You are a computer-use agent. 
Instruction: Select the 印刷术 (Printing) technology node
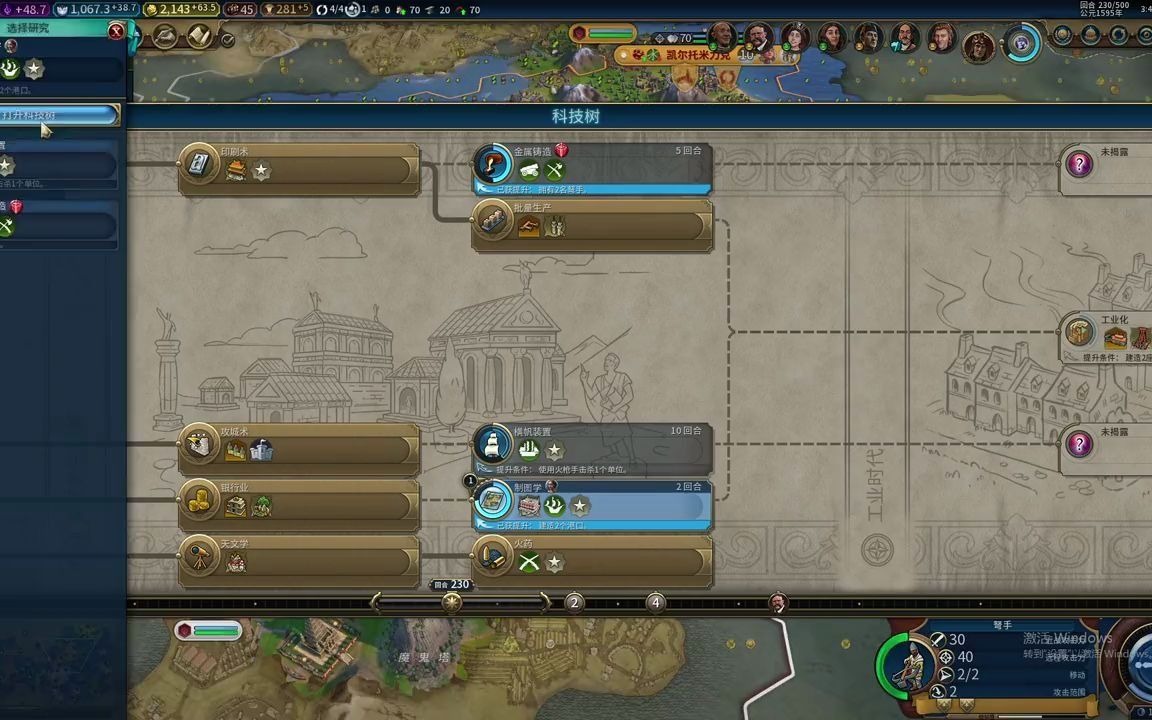[299, 168]
